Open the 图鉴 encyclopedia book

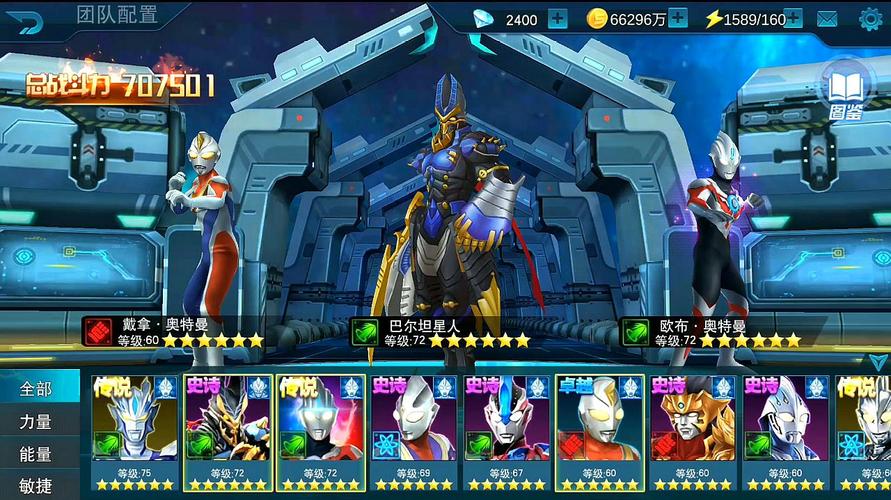tap(845, 90)
